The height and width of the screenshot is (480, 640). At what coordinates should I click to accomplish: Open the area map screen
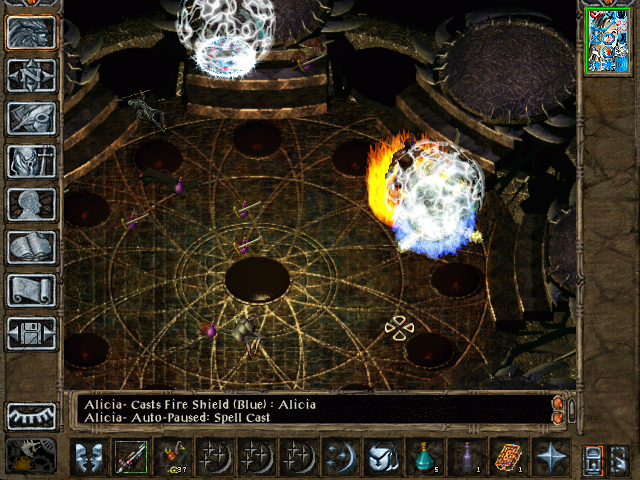tap(31, 76)
